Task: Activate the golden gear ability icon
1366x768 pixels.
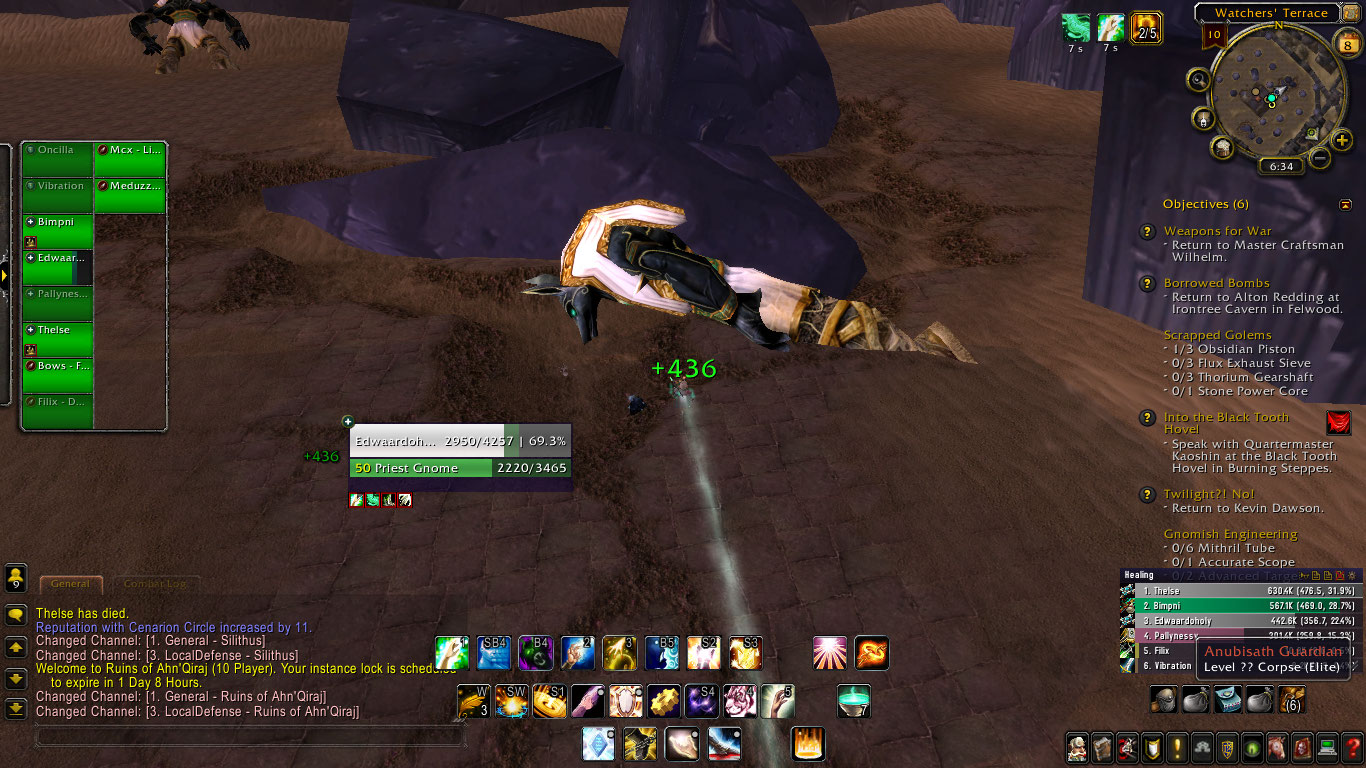Action: pos(663,701)
